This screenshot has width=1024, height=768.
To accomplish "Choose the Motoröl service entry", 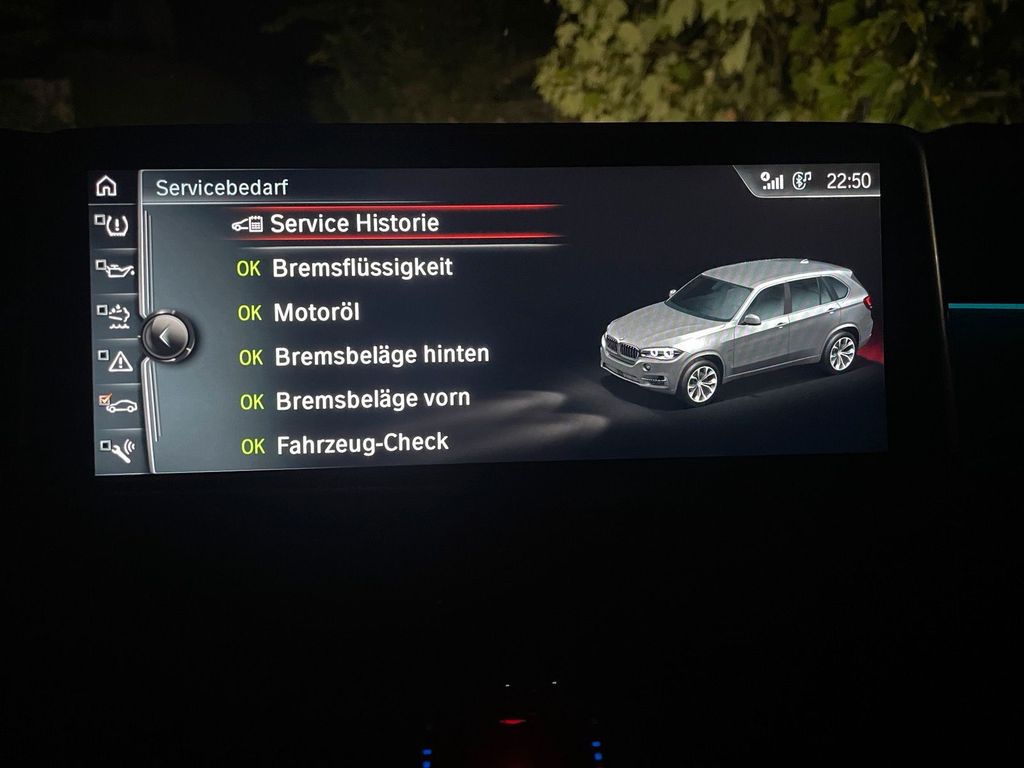I will [316, 312].
